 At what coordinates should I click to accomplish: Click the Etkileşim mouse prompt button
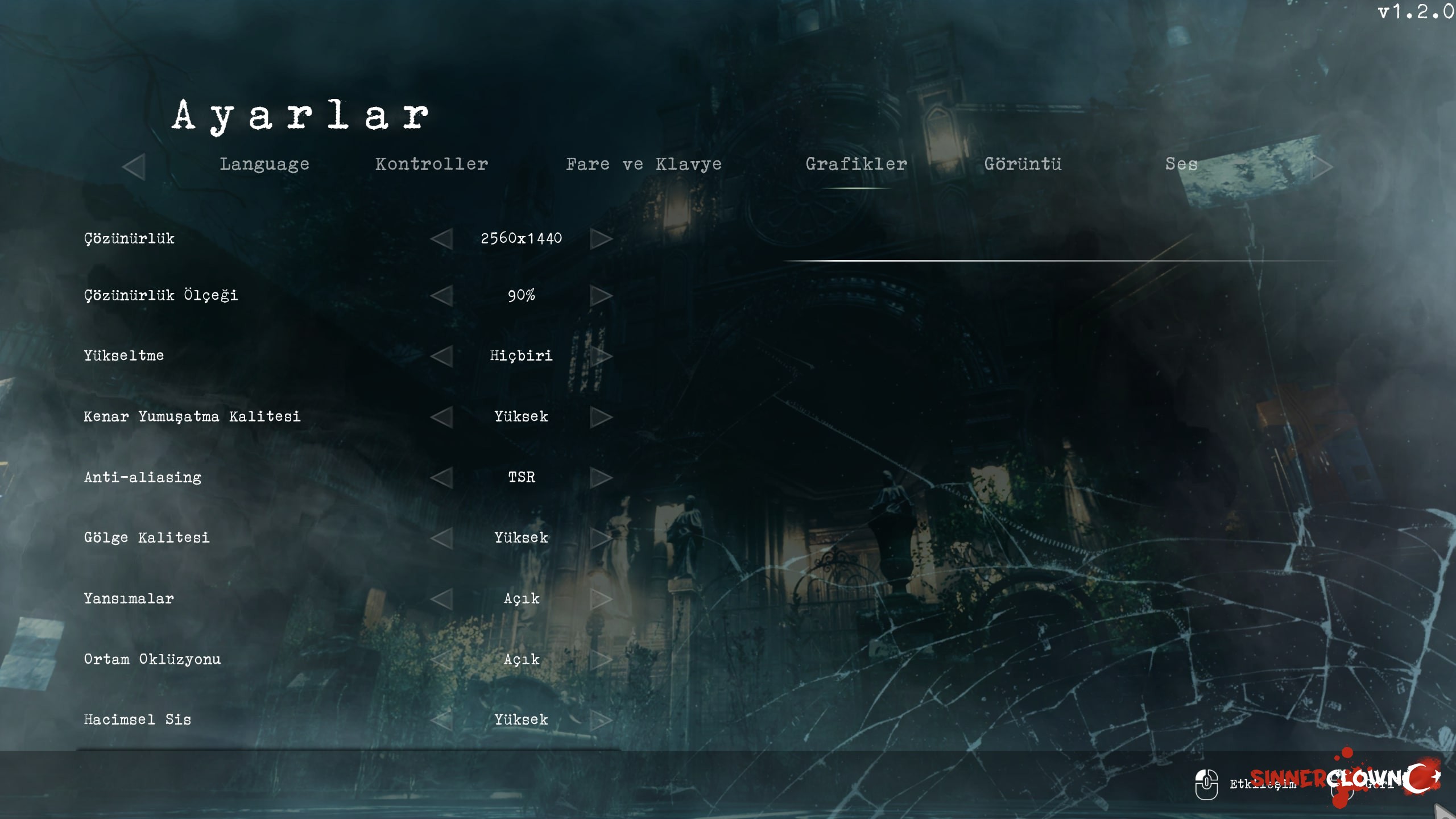1207,785
